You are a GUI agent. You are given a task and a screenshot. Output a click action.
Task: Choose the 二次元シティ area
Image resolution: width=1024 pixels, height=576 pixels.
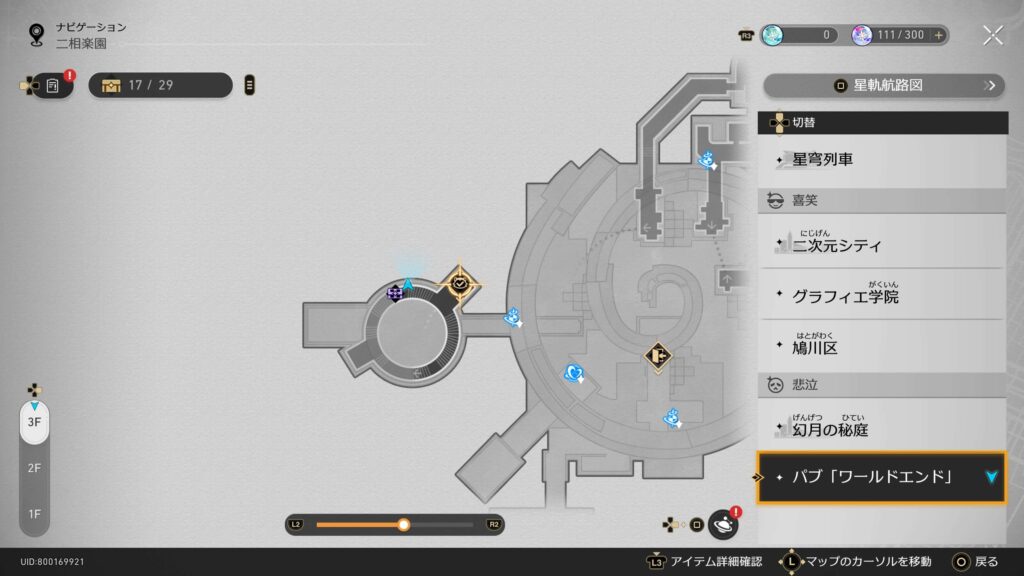click(x=882, y=243)
